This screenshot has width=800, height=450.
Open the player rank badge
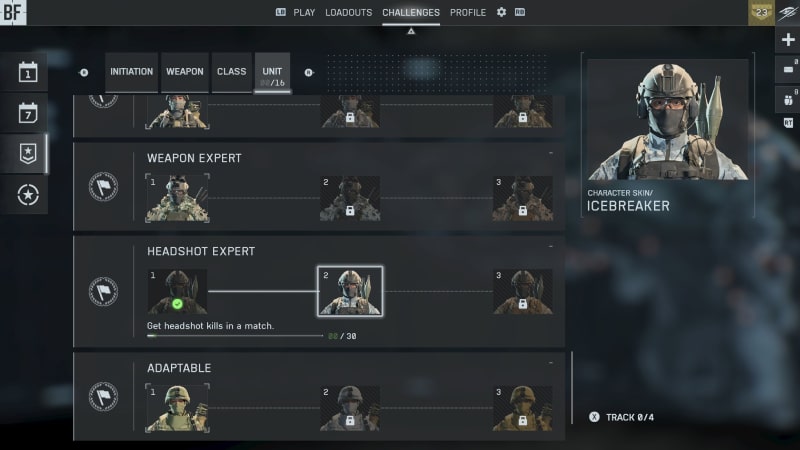[761, 13]
